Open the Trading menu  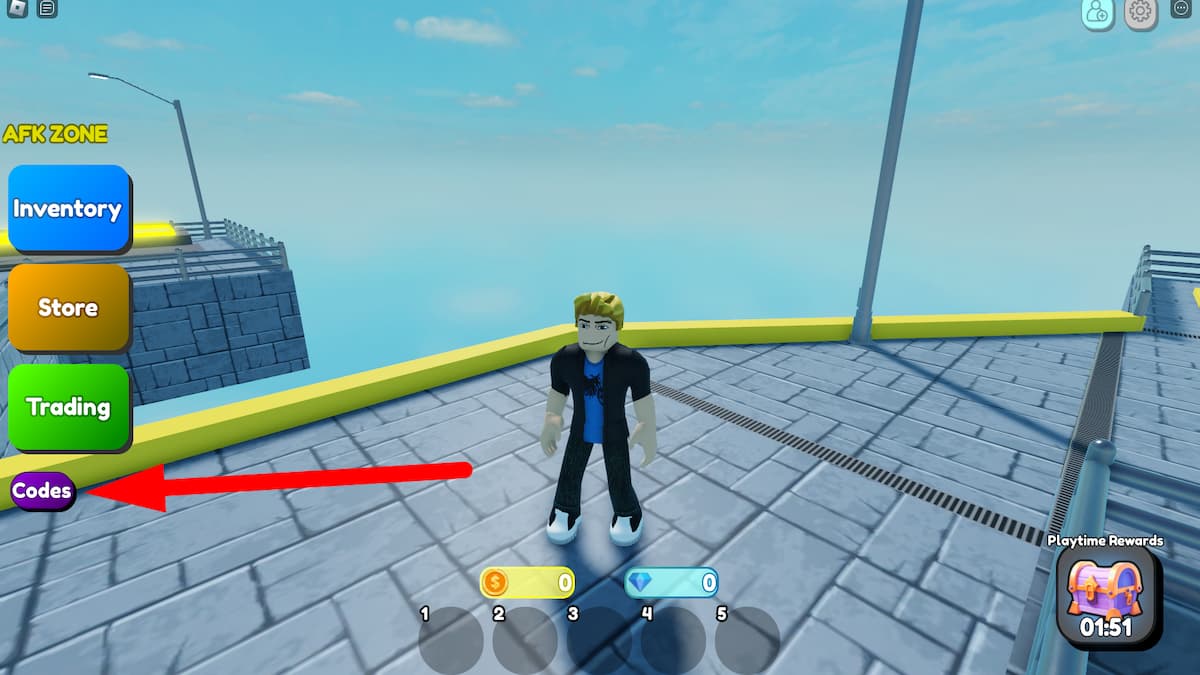[x=68, y=406]
